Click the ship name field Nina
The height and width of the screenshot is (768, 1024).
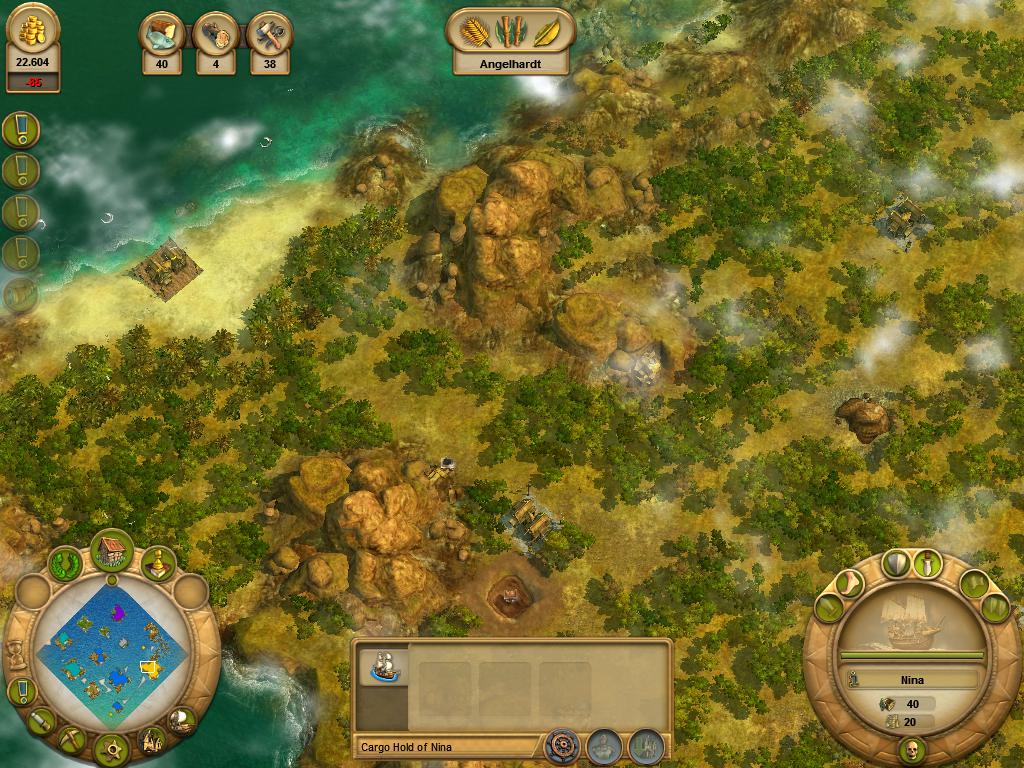(x=911, y=680)
